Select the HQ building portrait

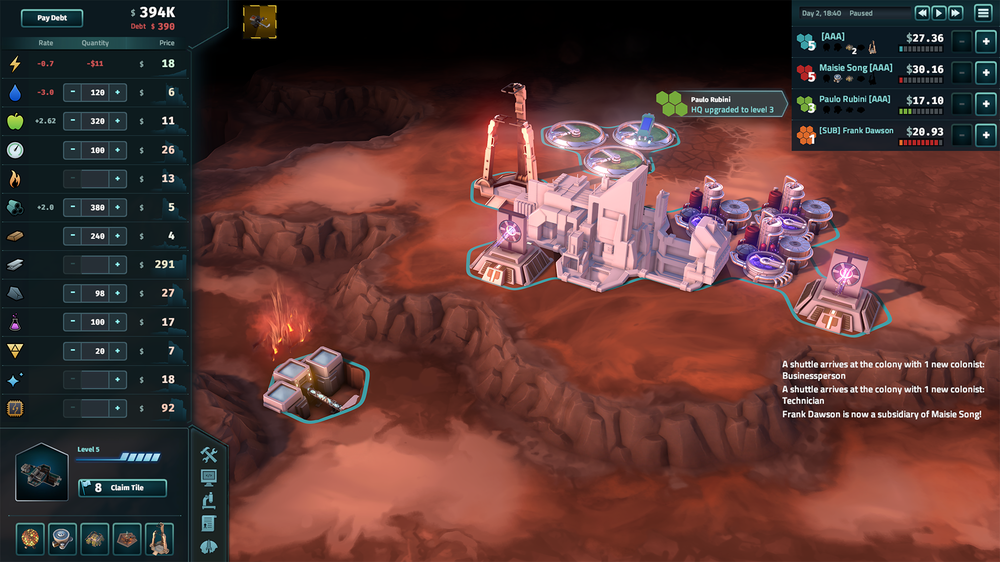(42, 473)
